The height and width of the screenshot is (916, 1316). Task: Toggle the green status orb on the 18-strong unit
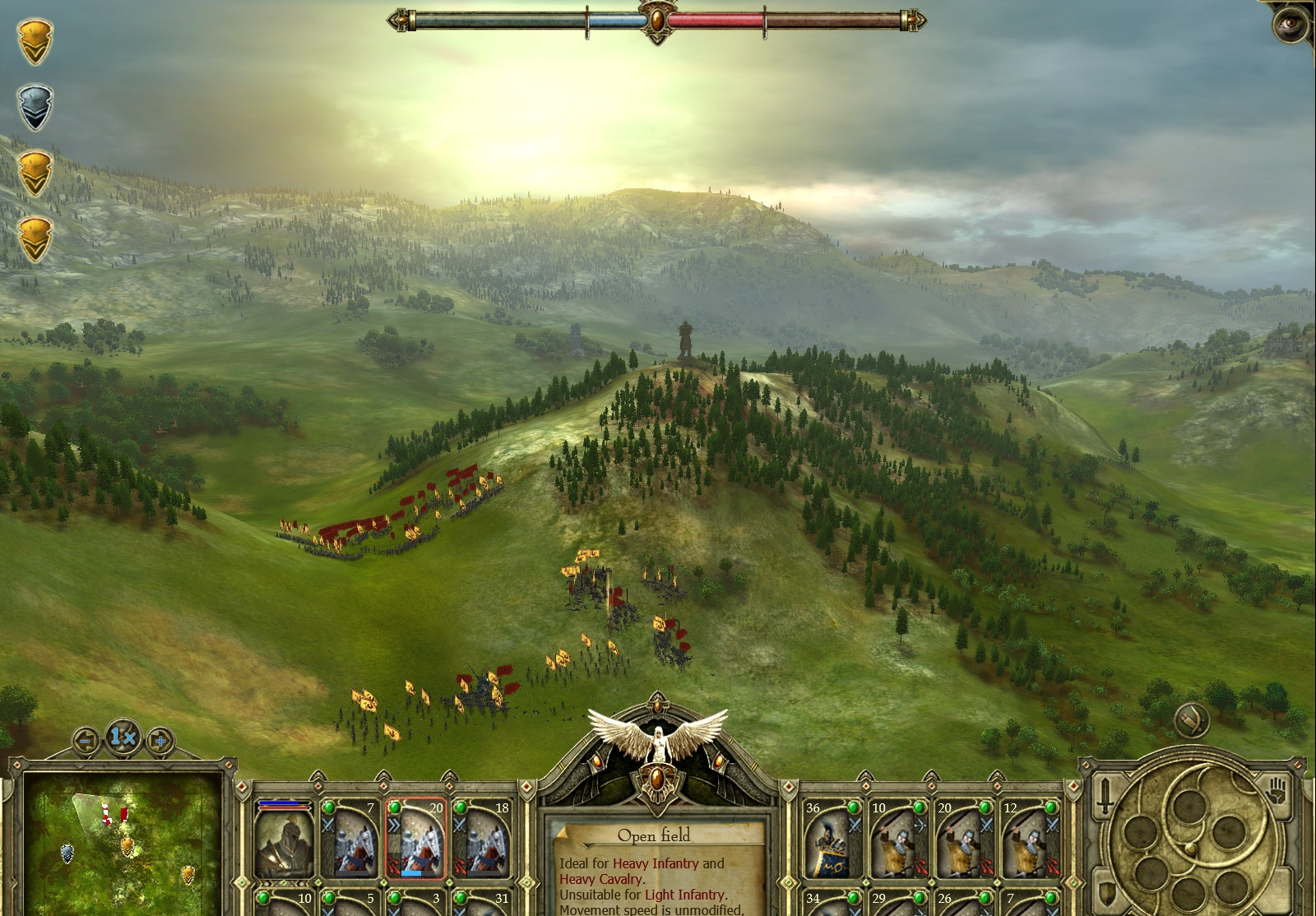coord(461,807)
